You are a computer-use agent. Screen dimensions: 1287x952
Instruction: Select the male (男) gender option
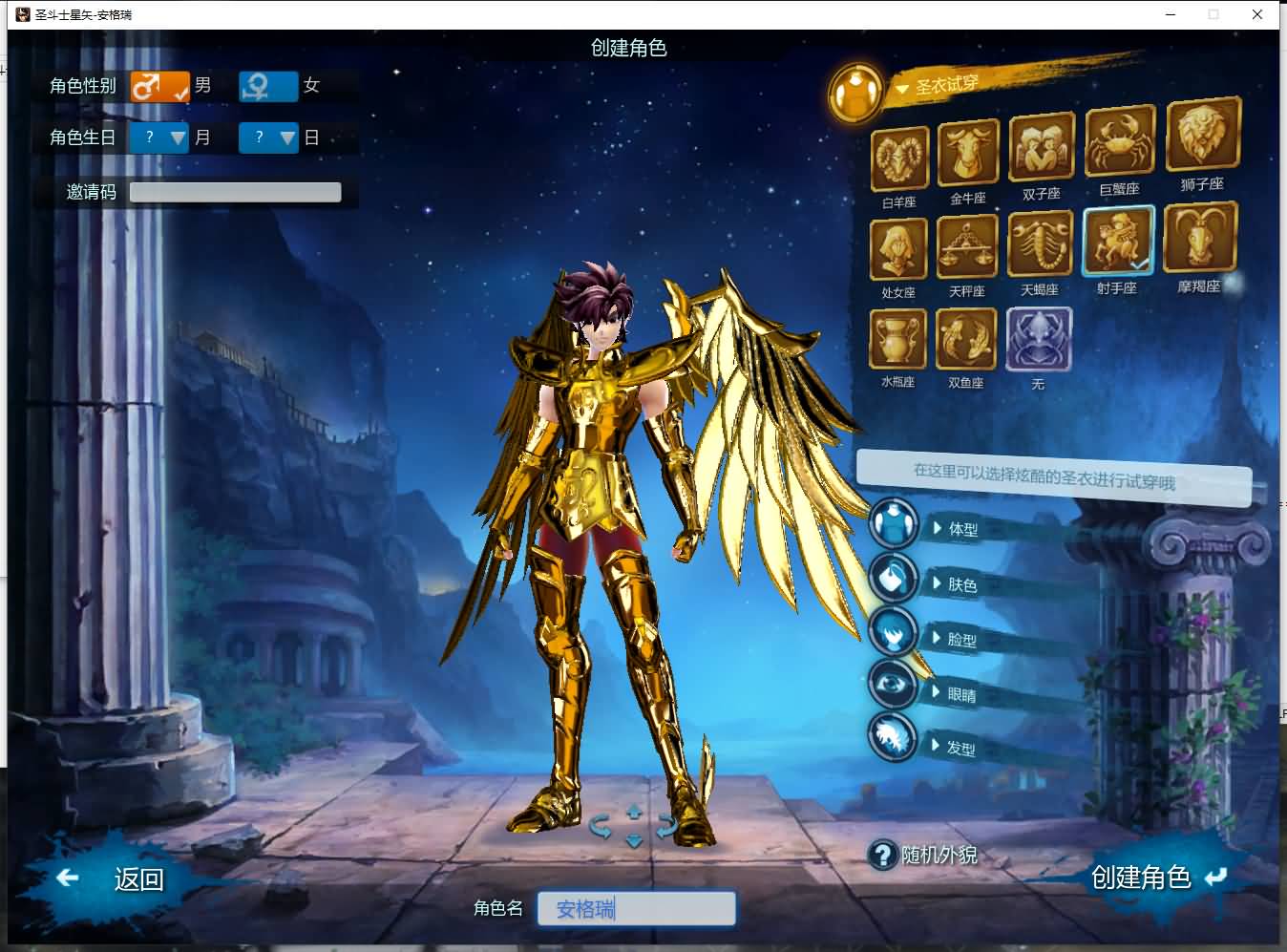click(x=160, y=86)
